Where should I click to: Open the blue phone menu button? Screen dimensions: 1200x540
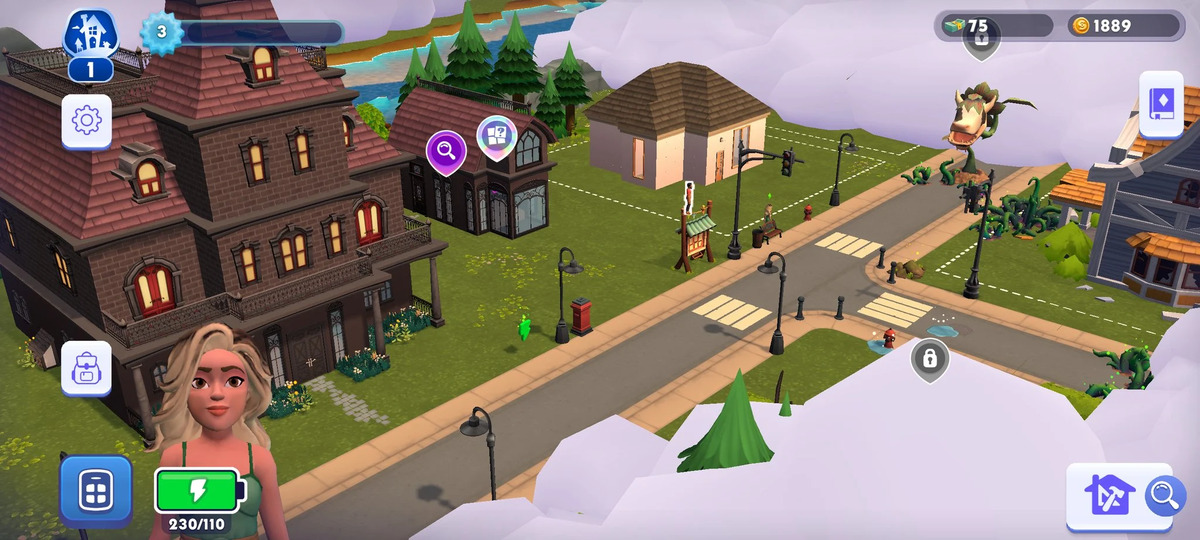[96, 490]
